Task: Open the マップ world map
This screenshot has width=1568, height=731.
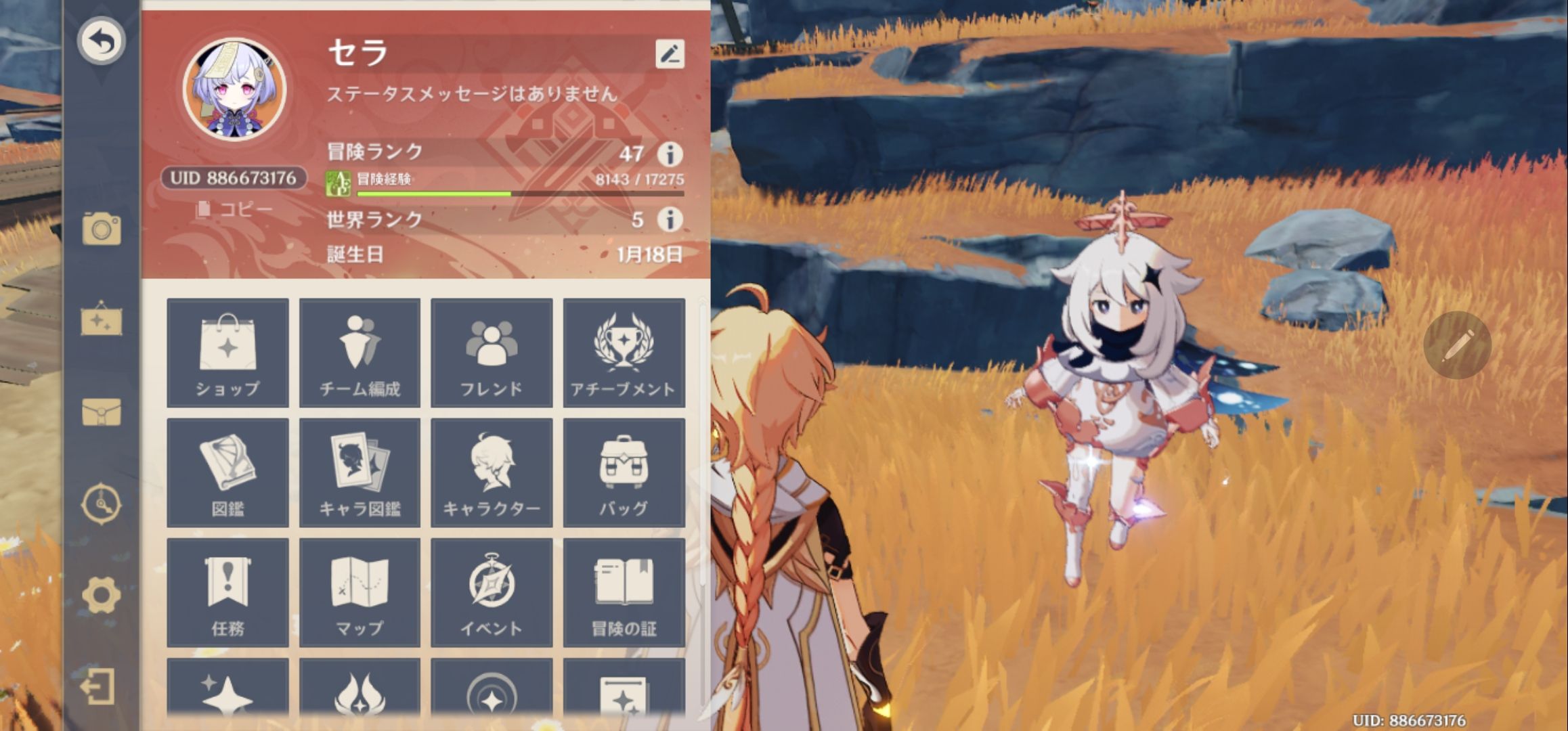Action: (361, 590)
